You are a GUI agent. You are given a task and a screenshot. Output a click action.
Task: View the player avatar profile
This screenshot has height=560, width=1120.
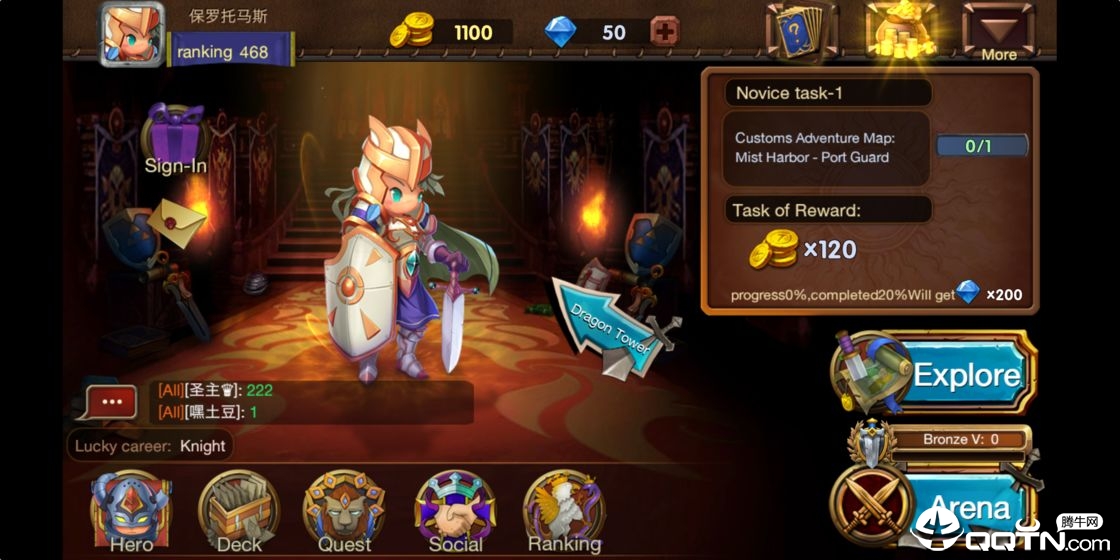tap(132, 35)
